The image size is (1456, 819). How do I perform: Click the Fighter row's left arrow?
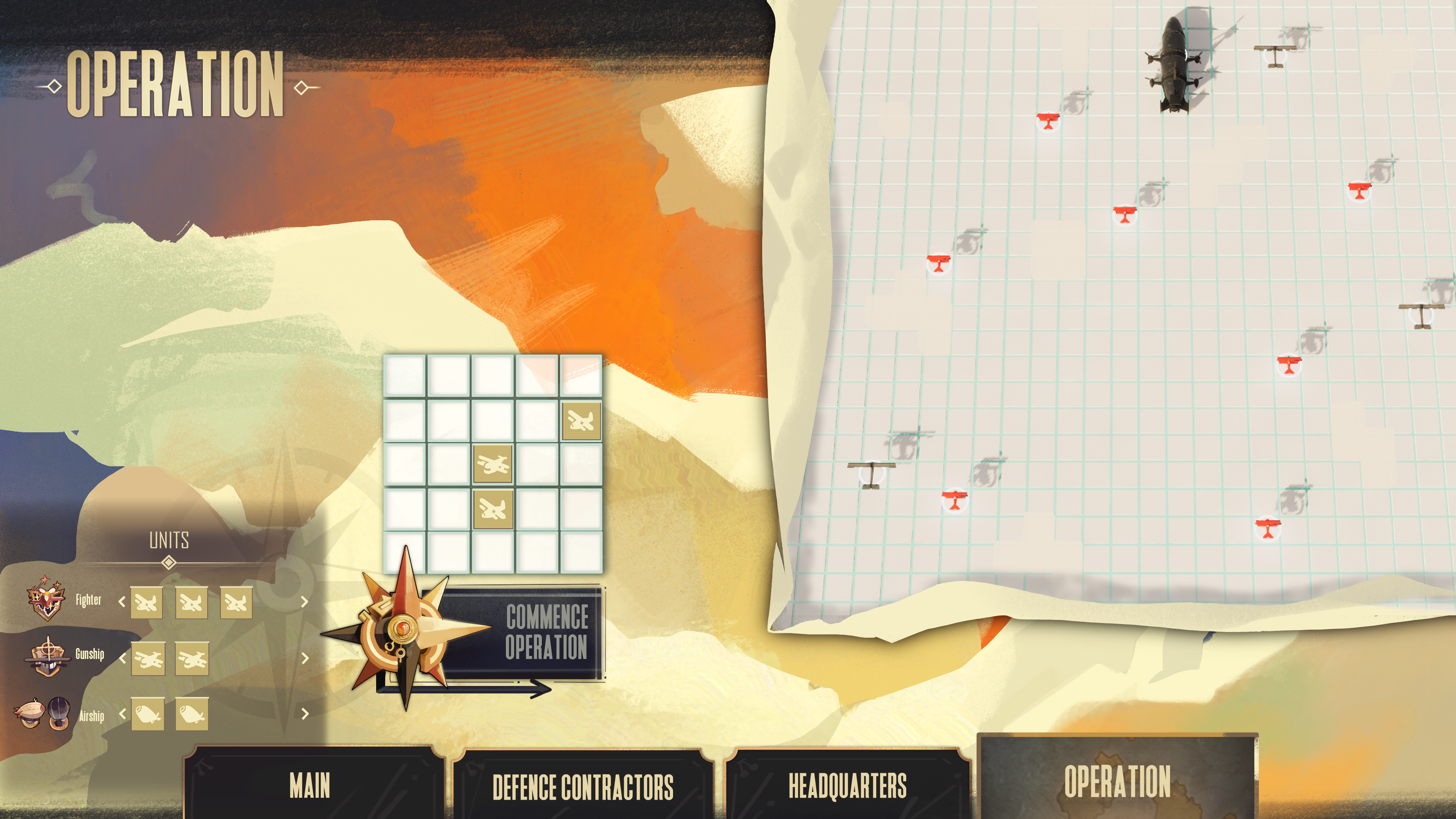tap(122, 601)
